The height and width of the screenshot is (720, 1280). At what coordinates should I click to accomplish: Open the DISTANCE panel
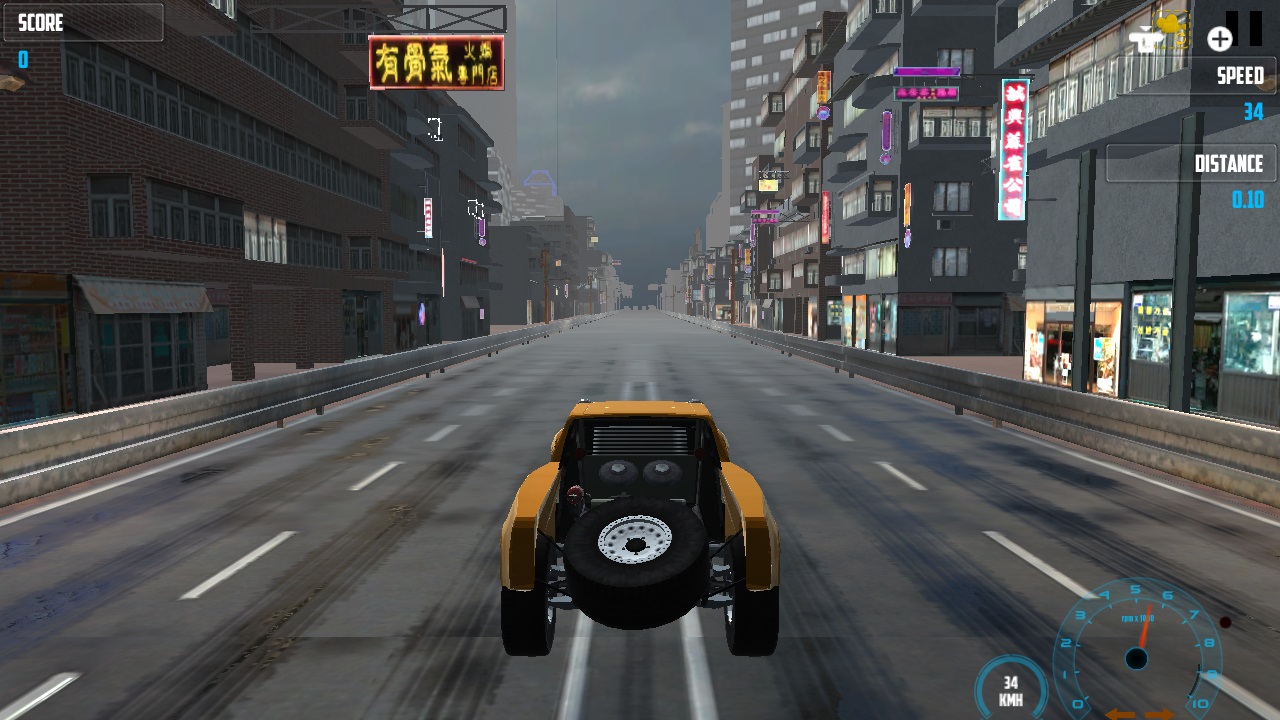pos(1190,163)
